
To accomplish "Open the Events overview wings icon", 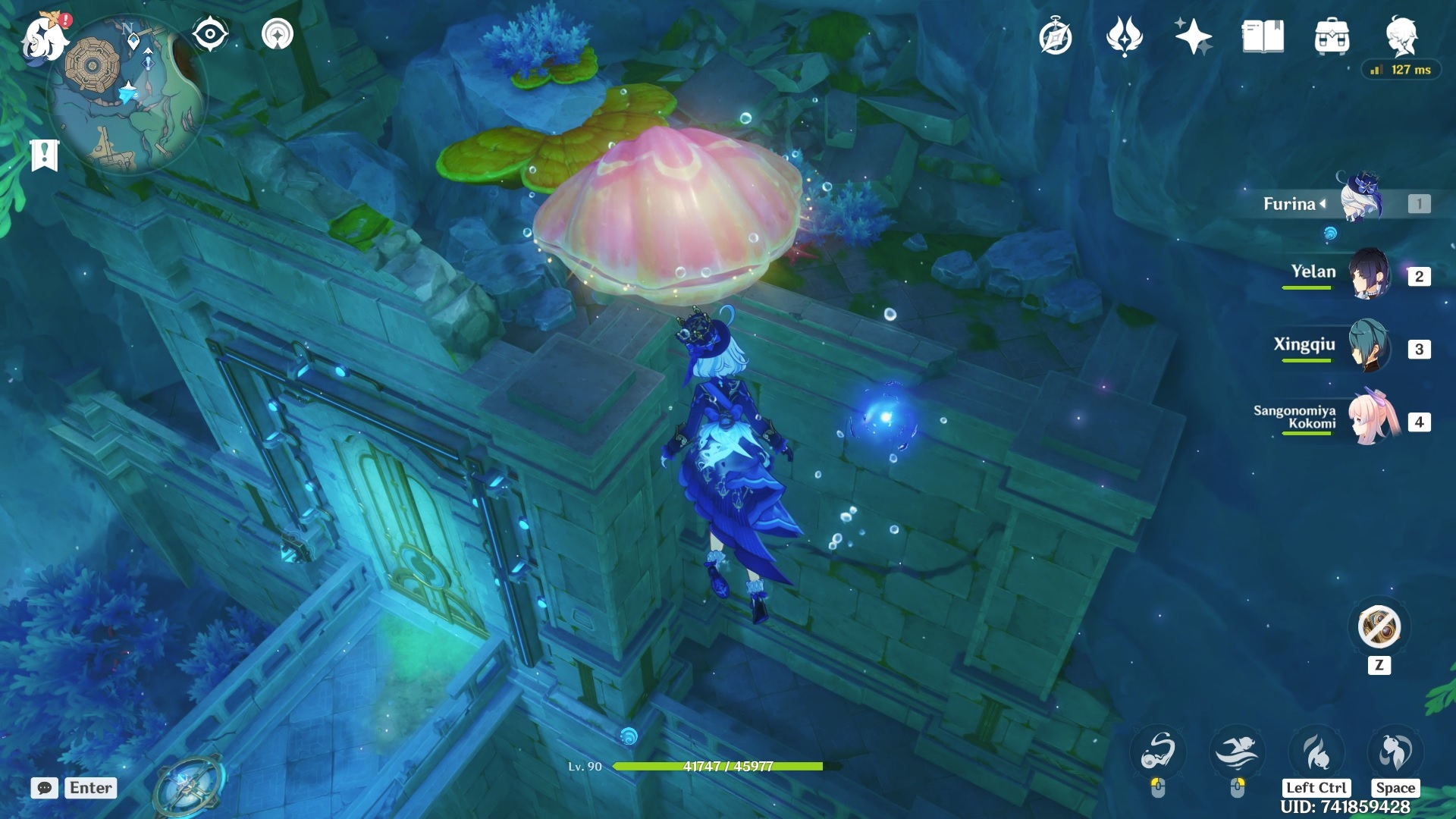I will pyautogui.click(x=1126, y=36).
